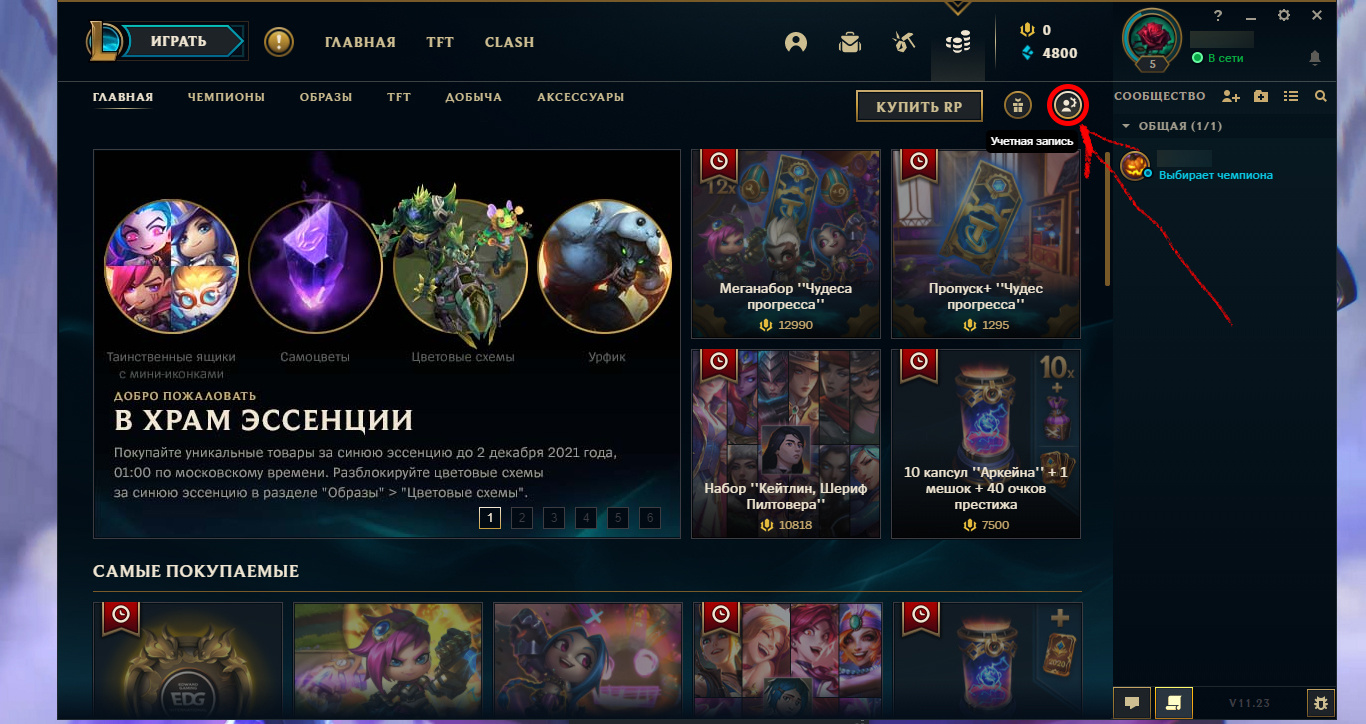Image resolution: width=1366 pixels, height=724 pixels.
Task: Open the ДОБЫЧА store tab
Action: coord(473,97)
